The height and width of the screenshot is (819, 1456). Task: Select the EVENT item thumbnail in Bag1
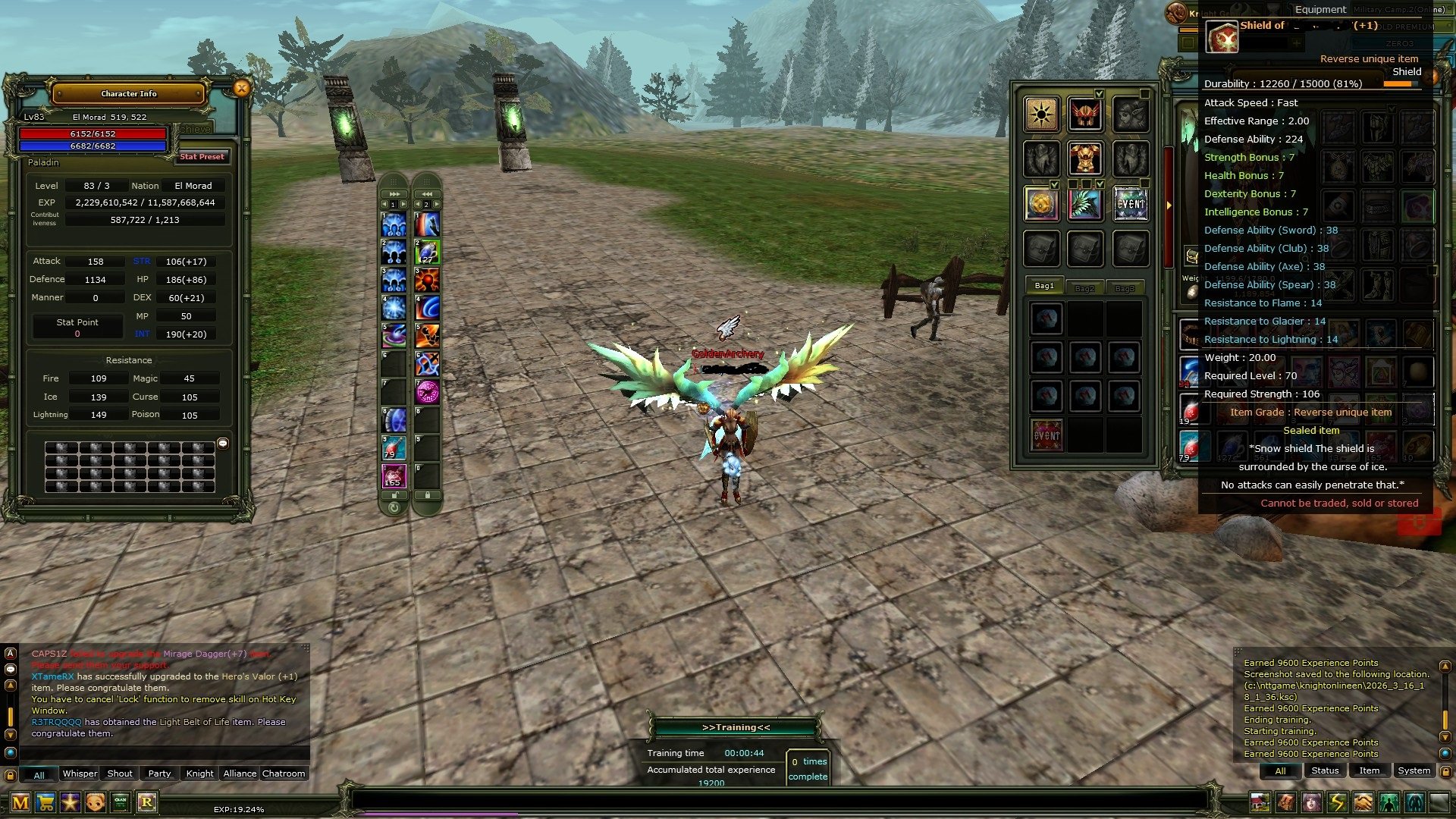[1046, 433]
